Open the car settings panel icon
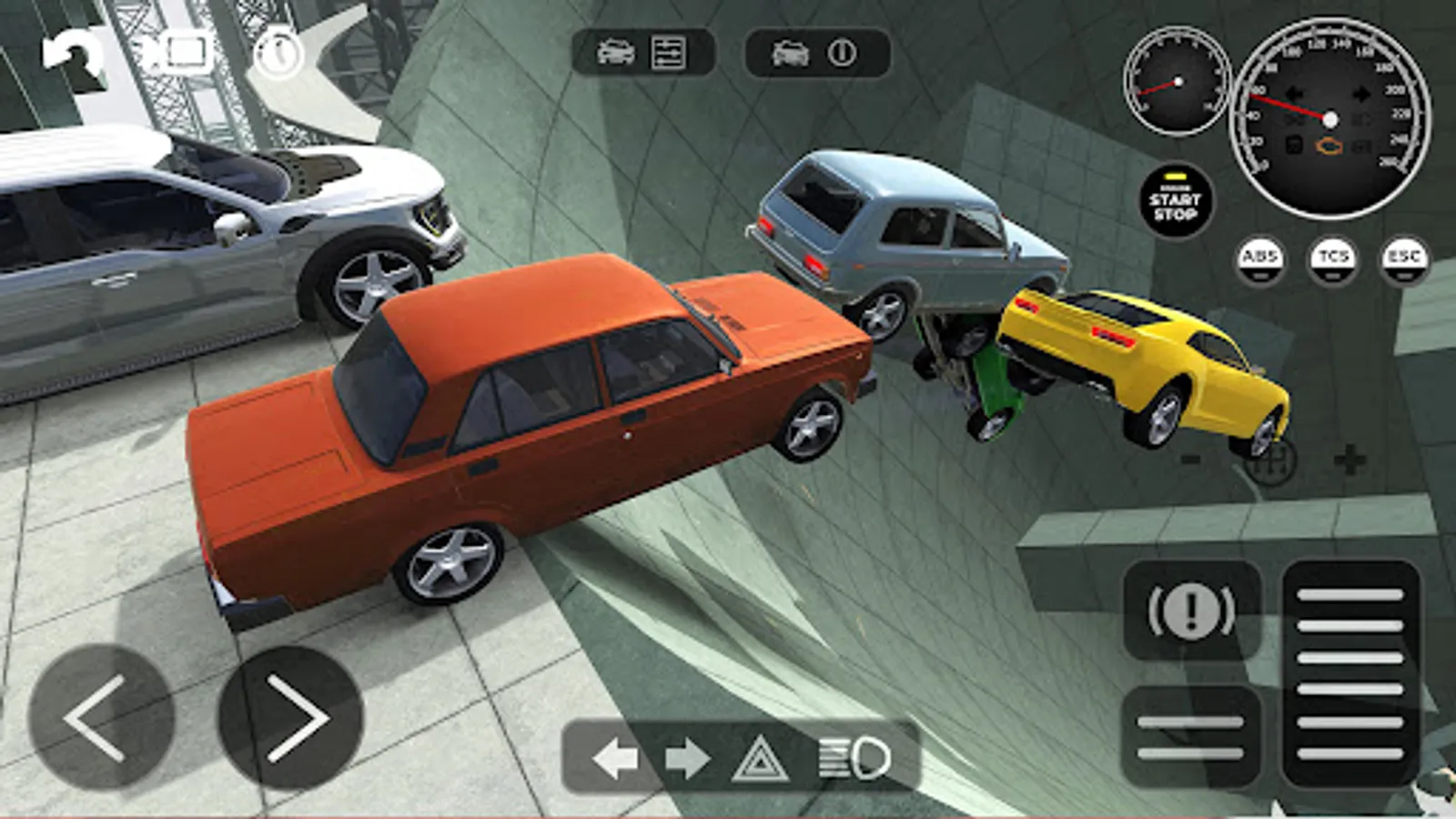Image resolution: width=1456 pixels, height=819 pixels. 669,55
